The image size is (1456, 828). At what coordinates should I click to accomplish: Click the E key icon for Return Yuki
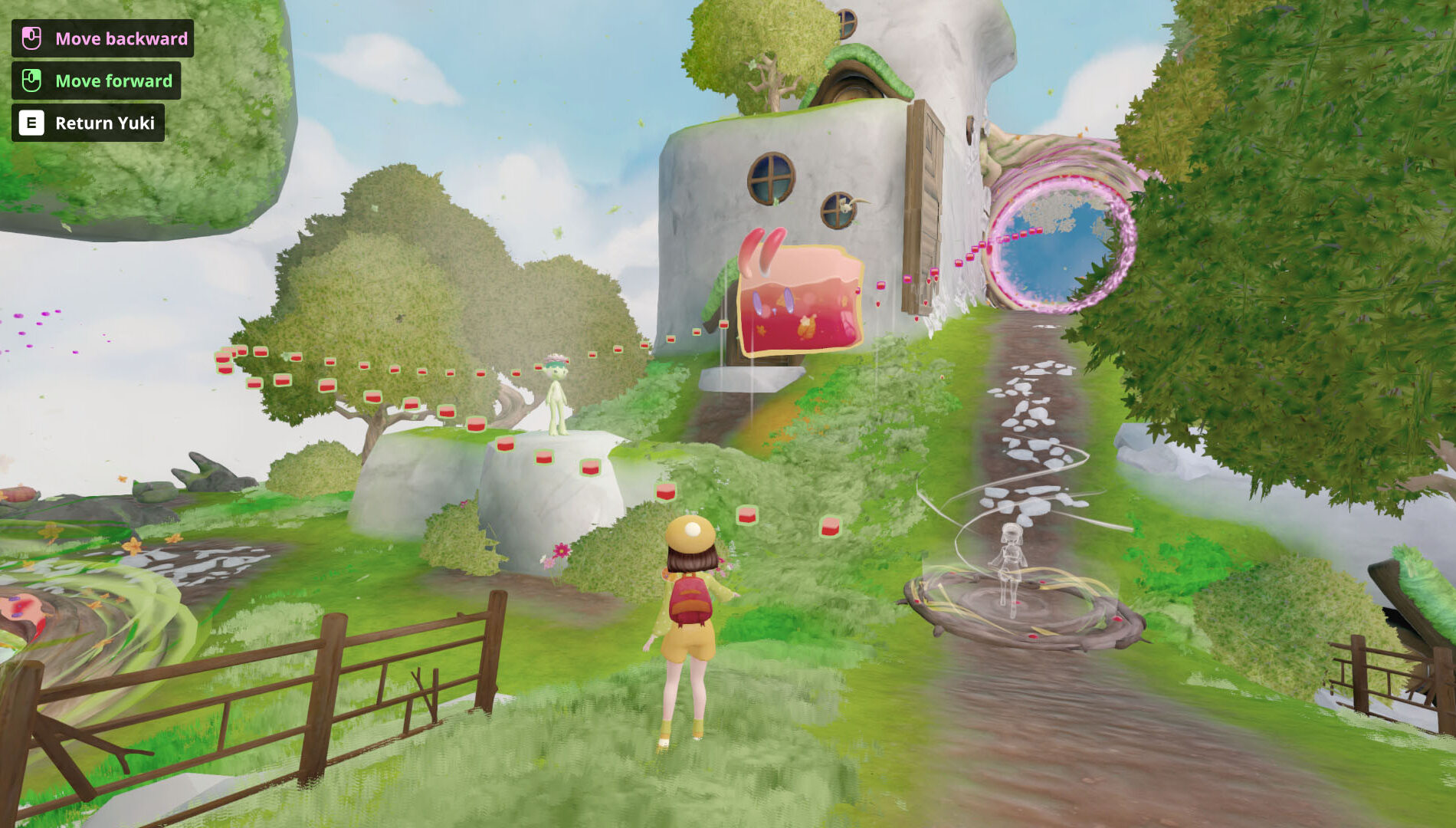[30, 121]
